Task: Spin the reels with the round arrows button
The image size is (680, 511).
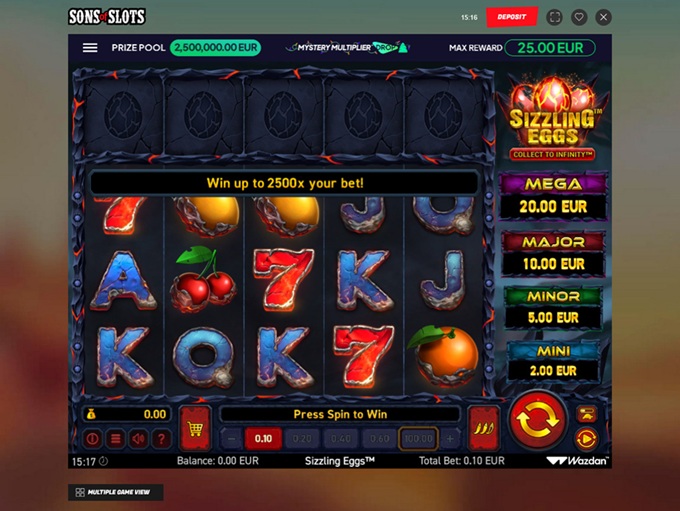Action: click(x=538, y=421)
